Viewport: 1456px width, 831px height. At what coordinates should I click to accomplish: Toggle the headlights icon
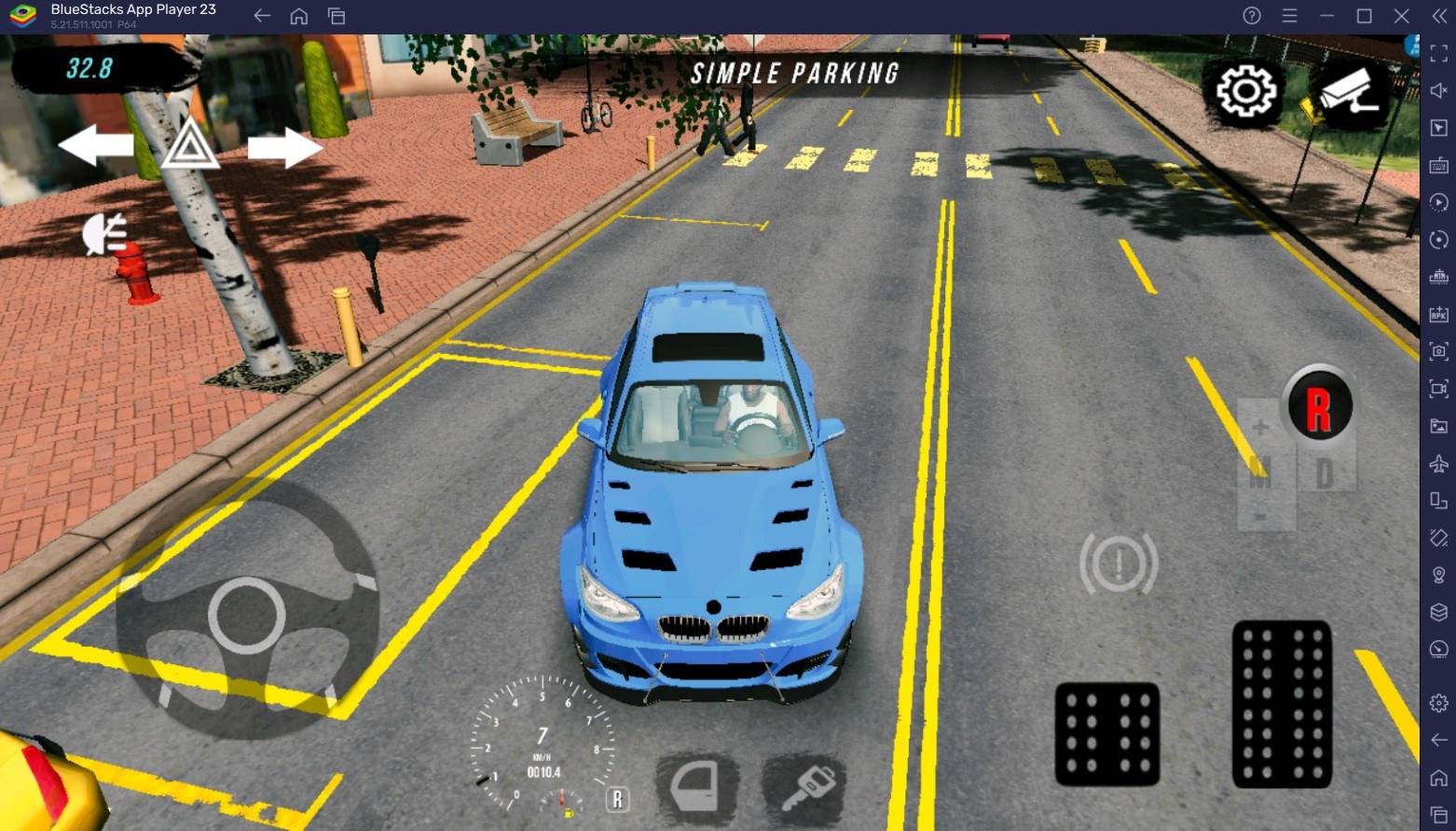[x=104, y=233]
